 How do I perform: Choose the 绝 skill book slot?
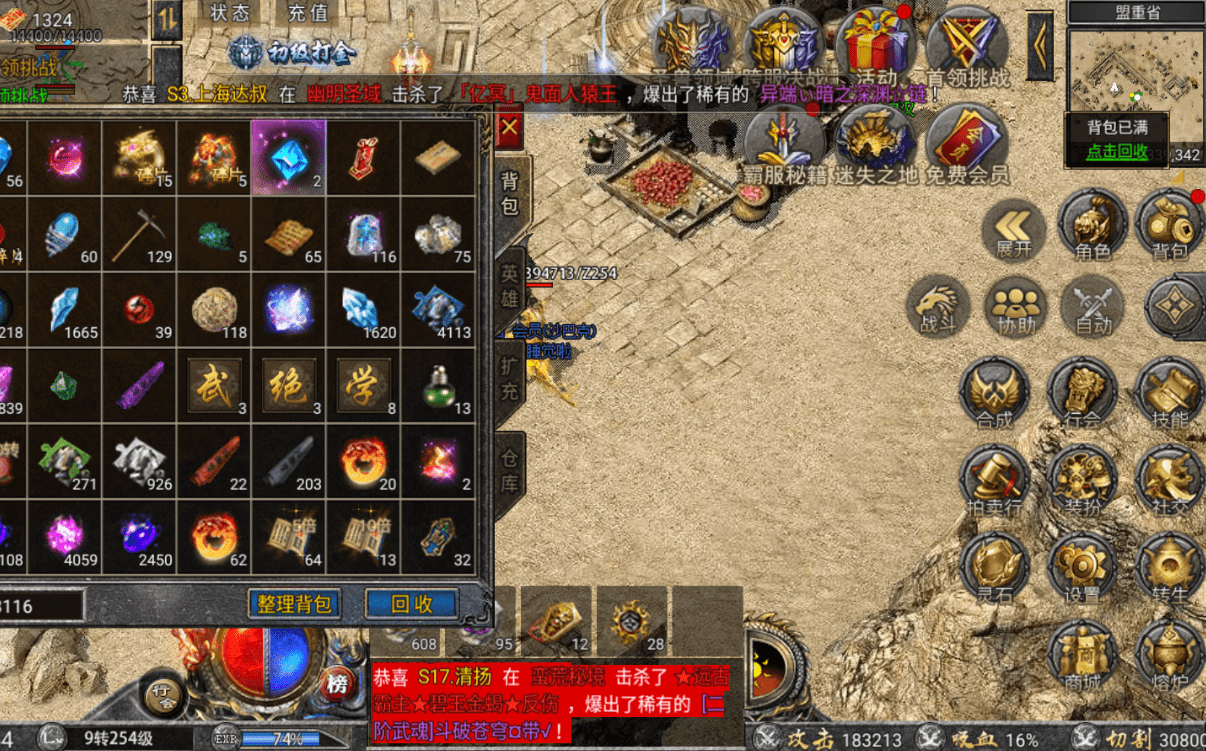tap(289, 385)
